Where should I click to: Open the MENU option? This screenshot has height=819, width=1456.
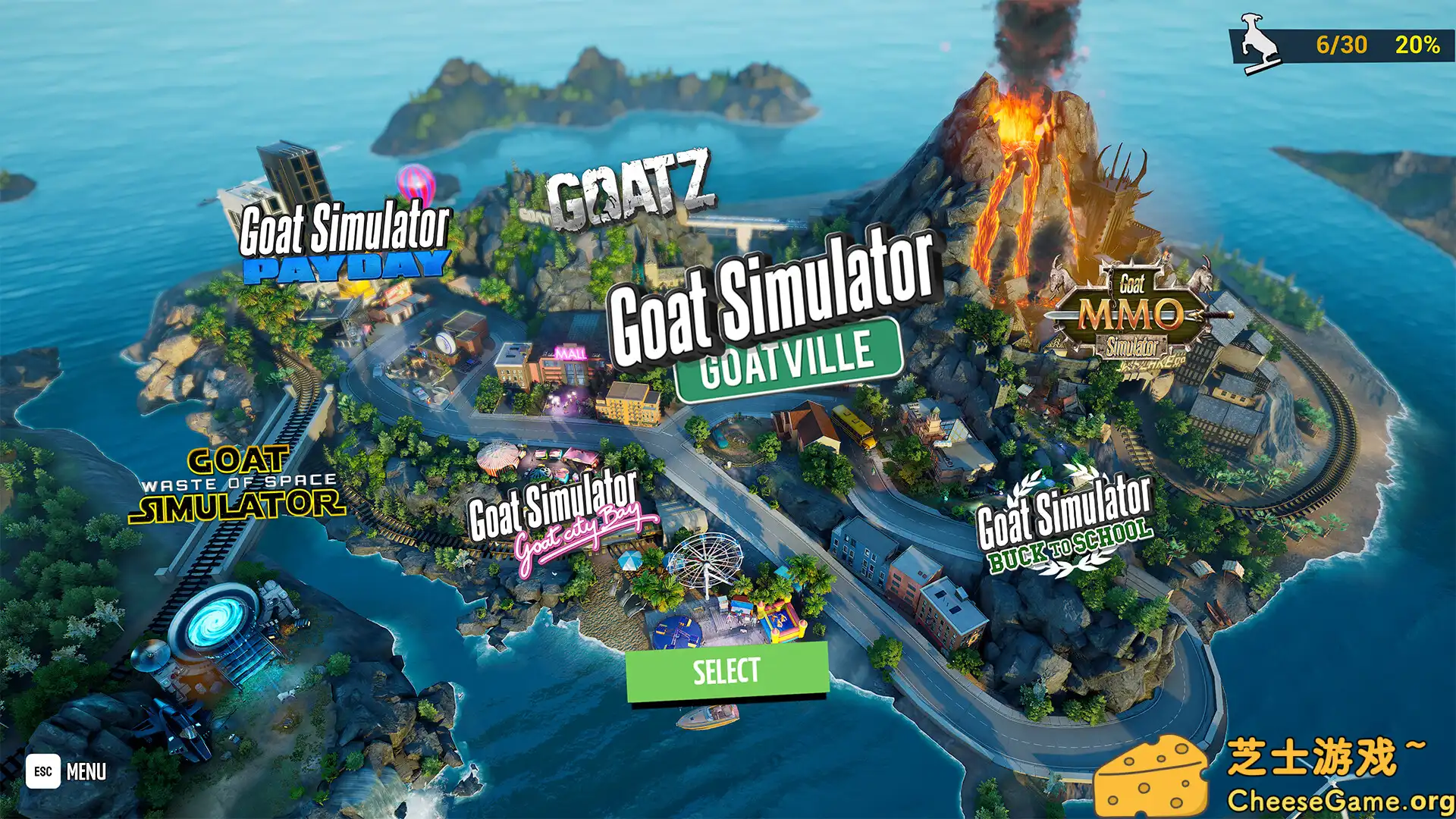tap(87, 772)
